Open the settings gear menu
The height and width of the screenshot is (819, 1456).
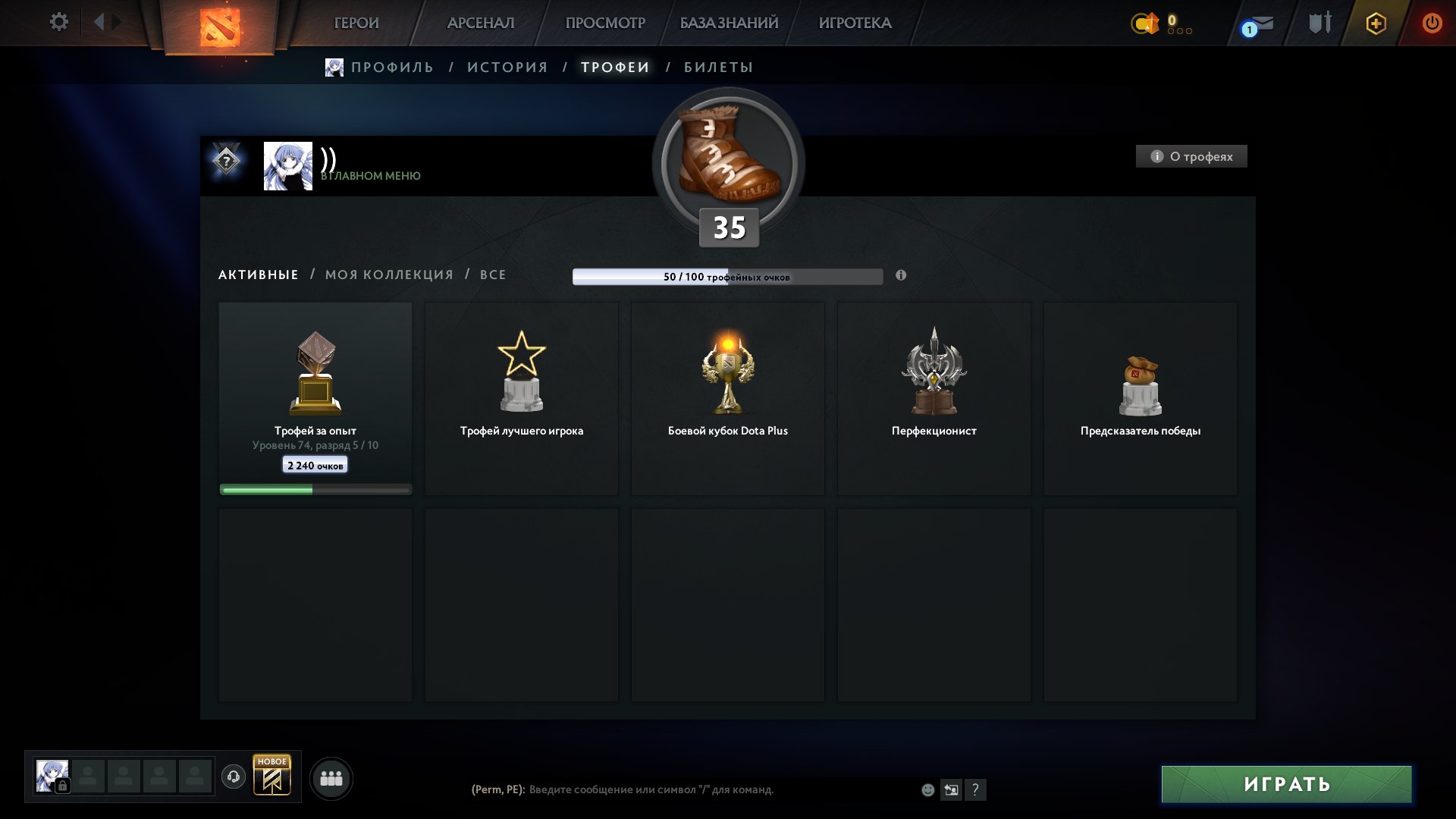point(59,22)
